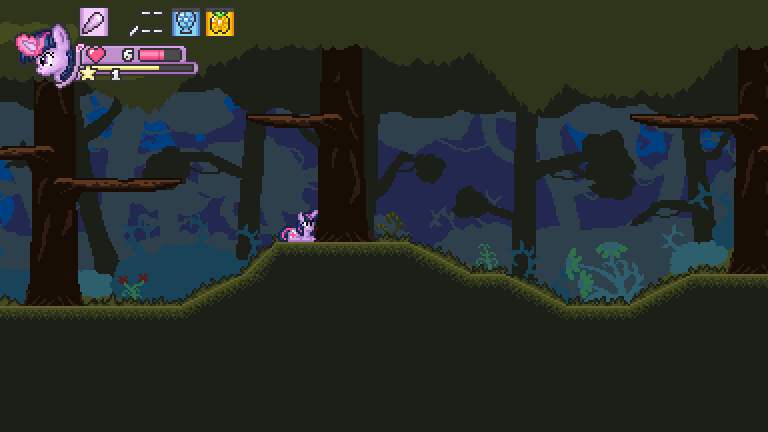Image resolution: width=768 pixels, height=432 pixels.
Task: Click the blue grape item slot
Action: coord(186,23)
